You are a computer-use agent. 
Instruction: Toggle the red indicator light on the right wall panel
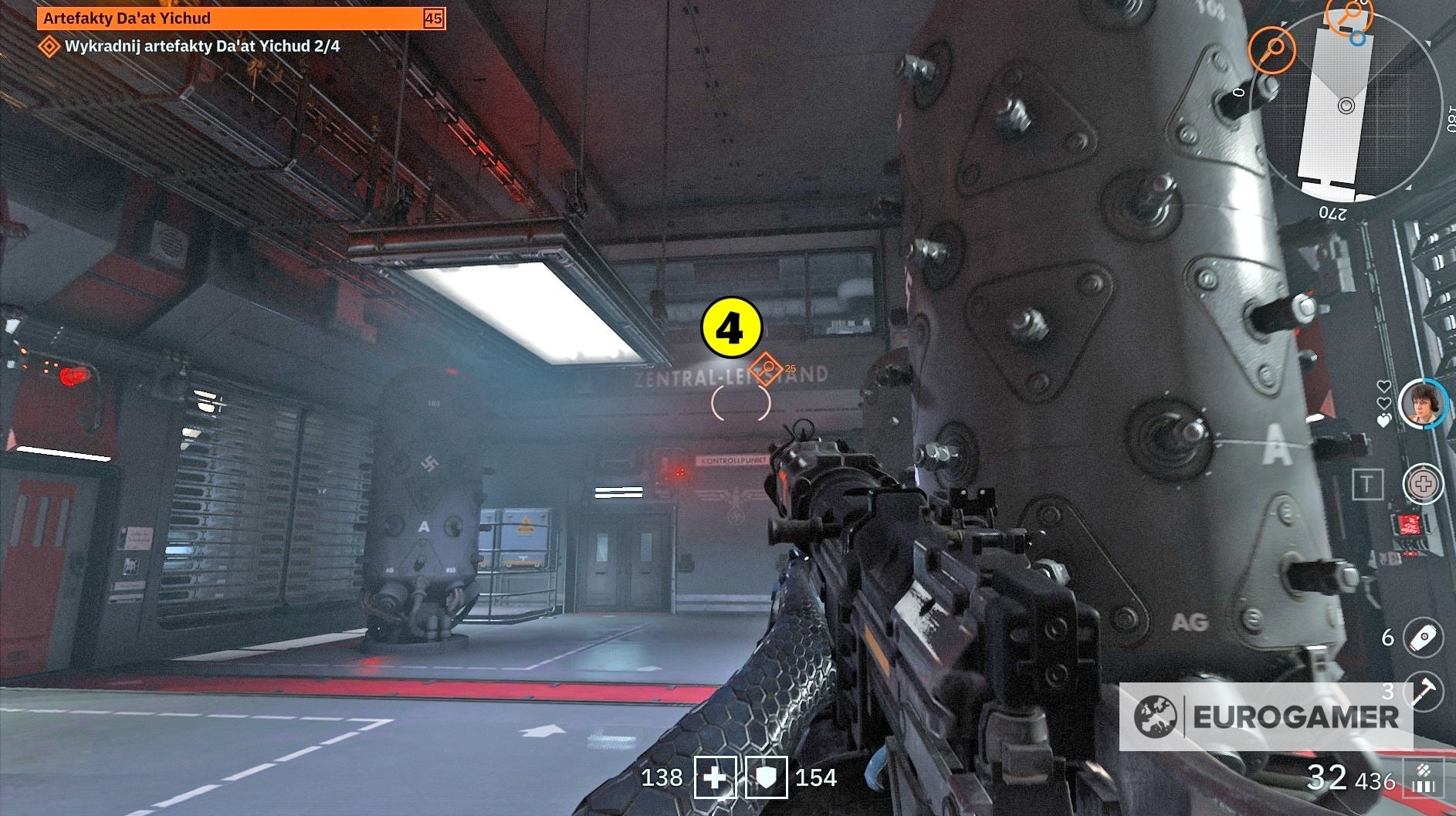coord(1408,524)
